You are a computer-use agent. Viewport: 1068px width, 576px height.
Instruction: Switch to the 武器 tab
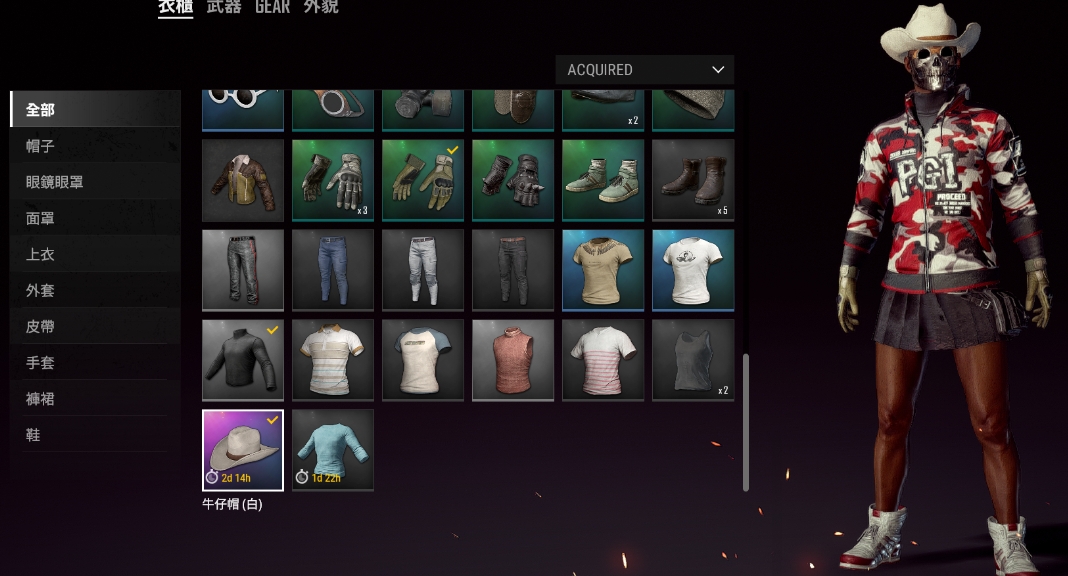(x=224, y=8)
